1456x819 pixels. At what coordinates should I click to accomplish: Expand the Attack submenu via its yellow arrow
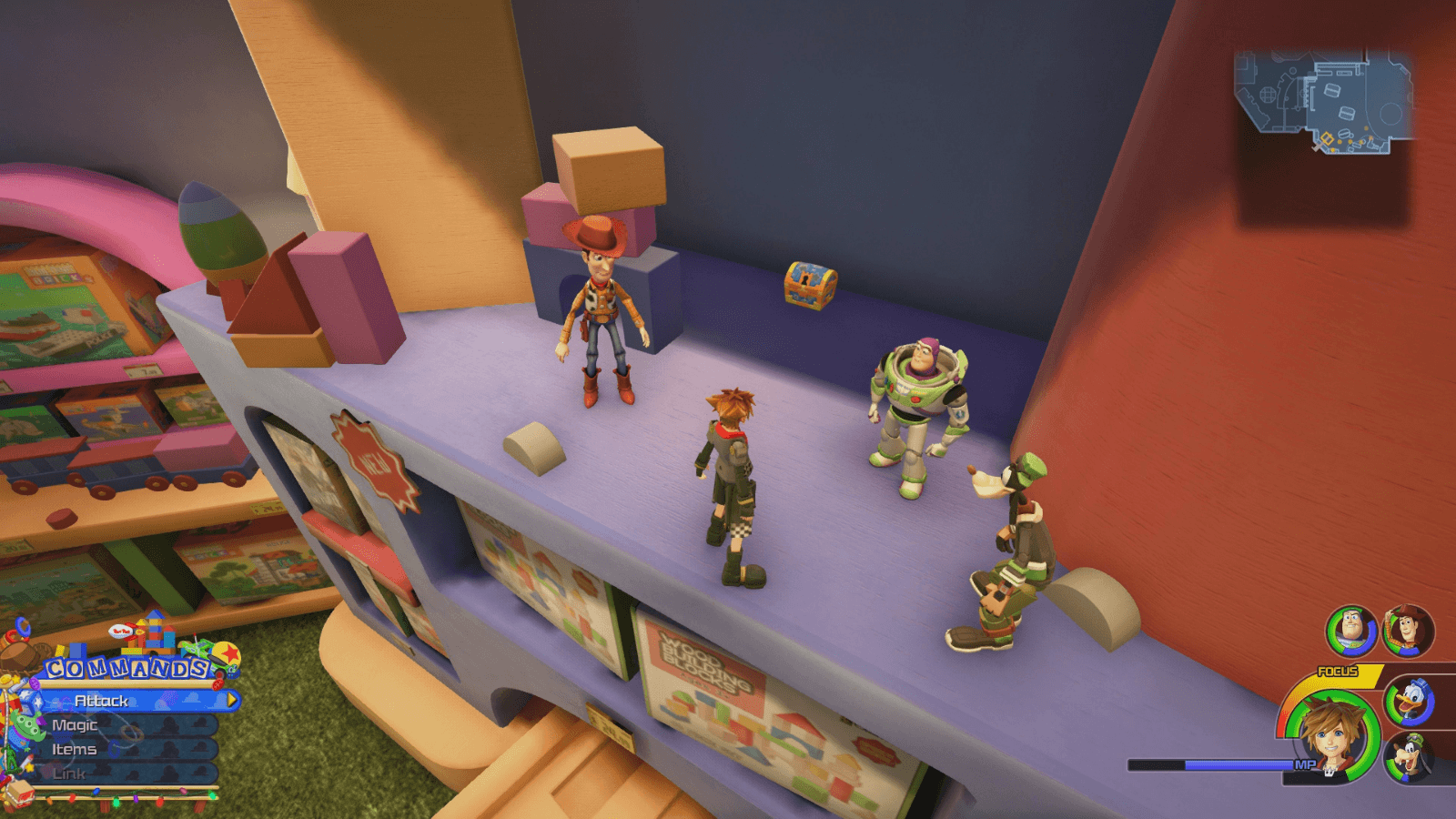click(231, 701)
